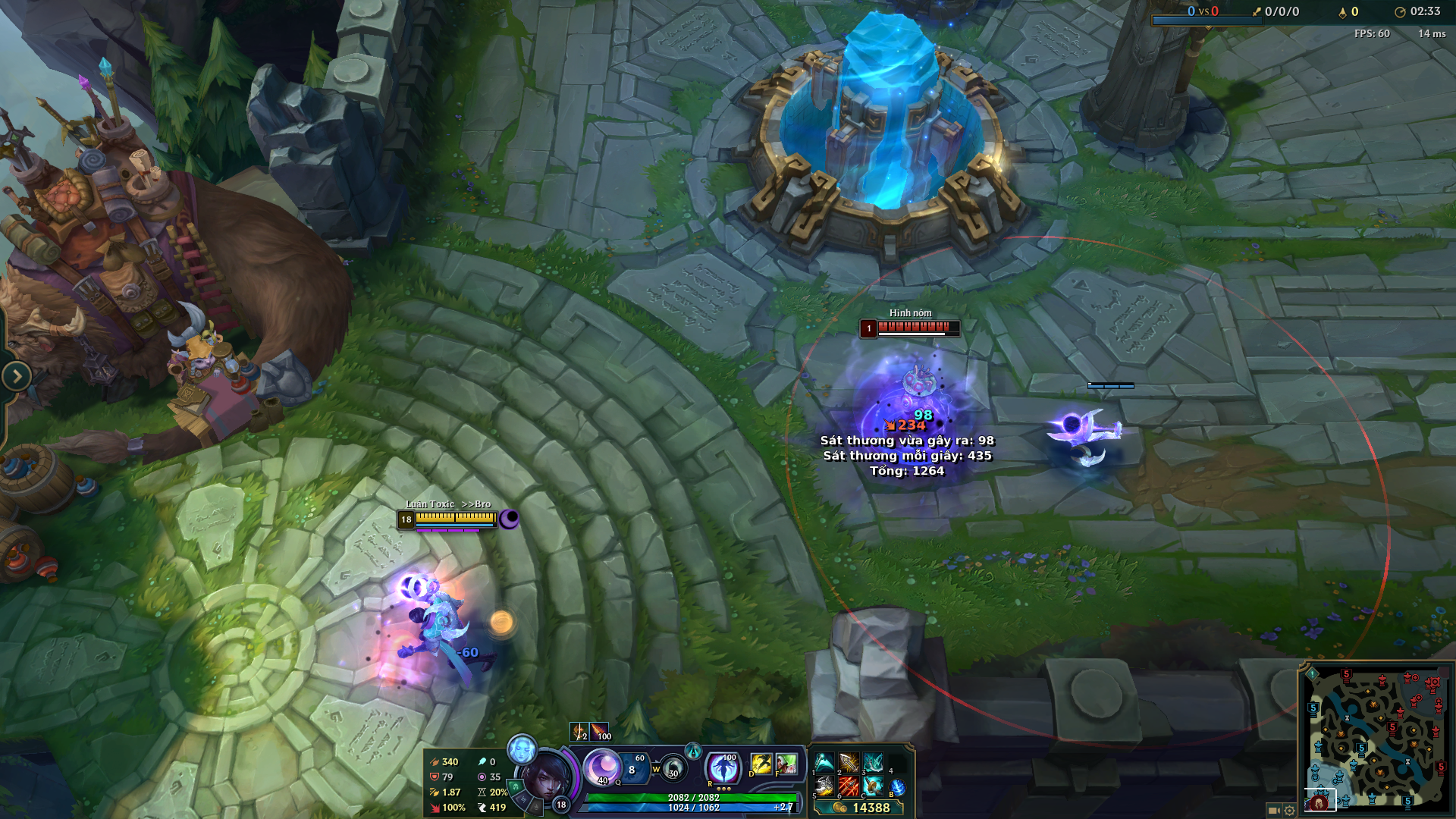Use the trinket in slot C
This screenshot has height=819, width=1456.
click(x=873, y=786)
